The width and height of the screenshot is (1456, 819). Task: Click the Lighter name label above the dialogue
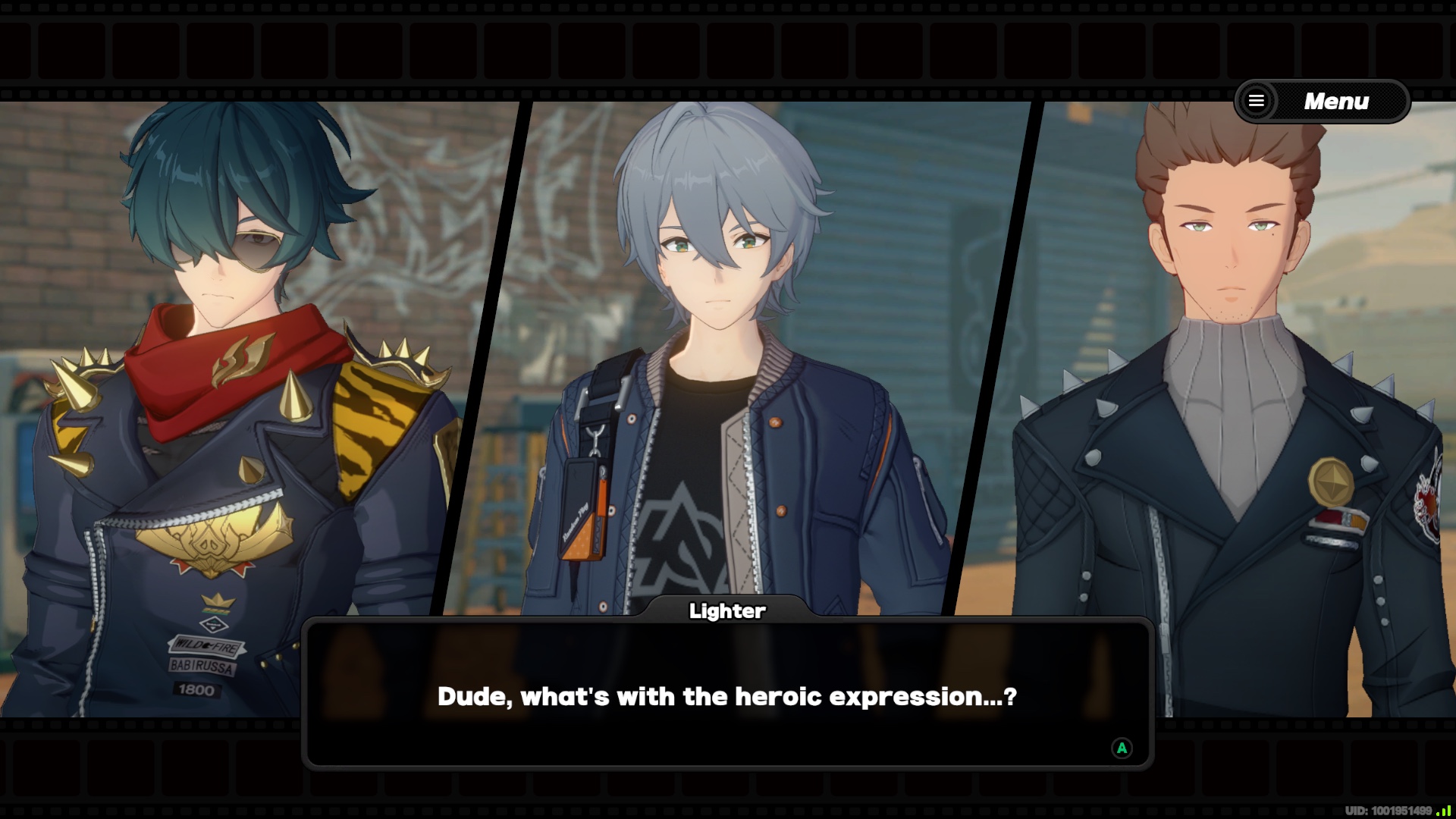pyautogui.click(x=727, y=610)
